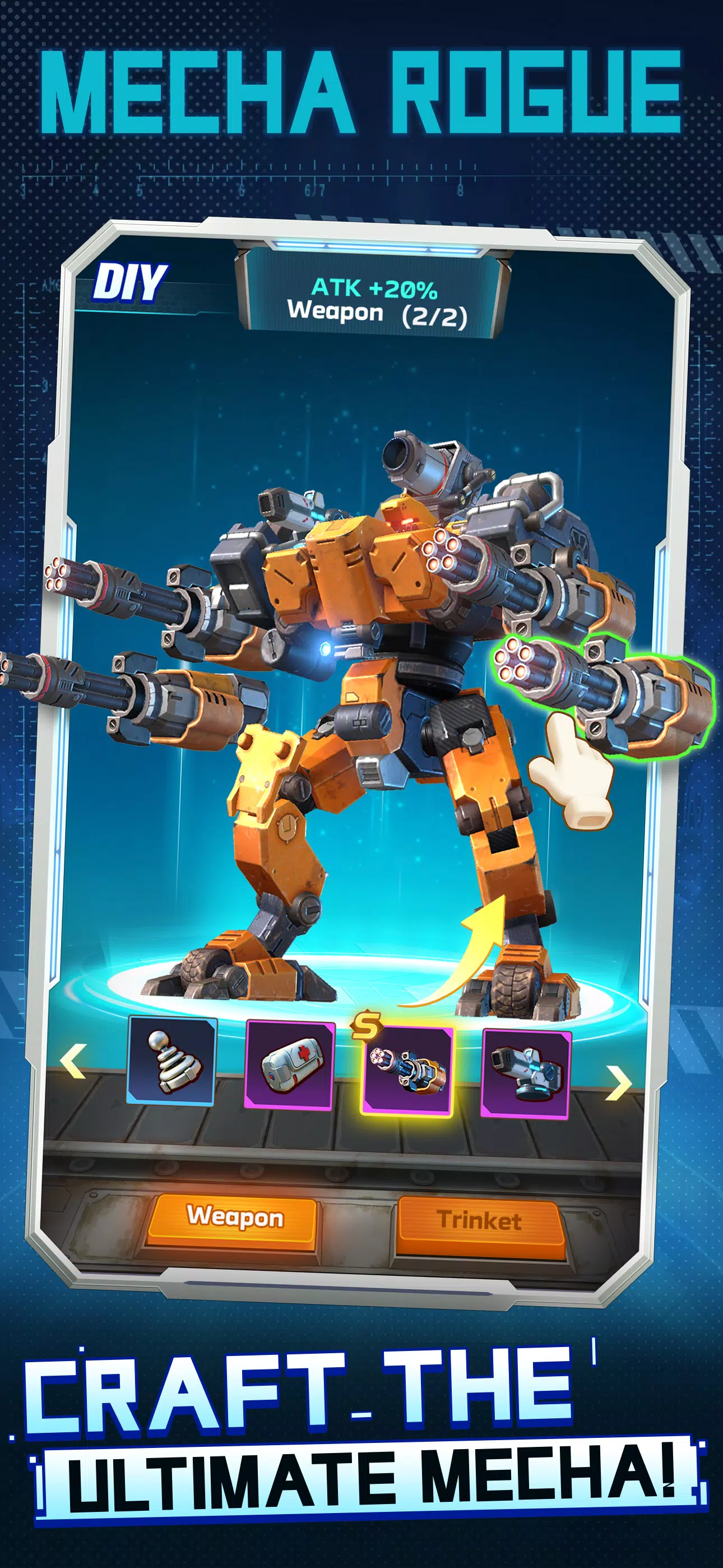This screenshot has height=1568, width=723.
Task: Open the Trinket tab
Action: pos(480,1221)
